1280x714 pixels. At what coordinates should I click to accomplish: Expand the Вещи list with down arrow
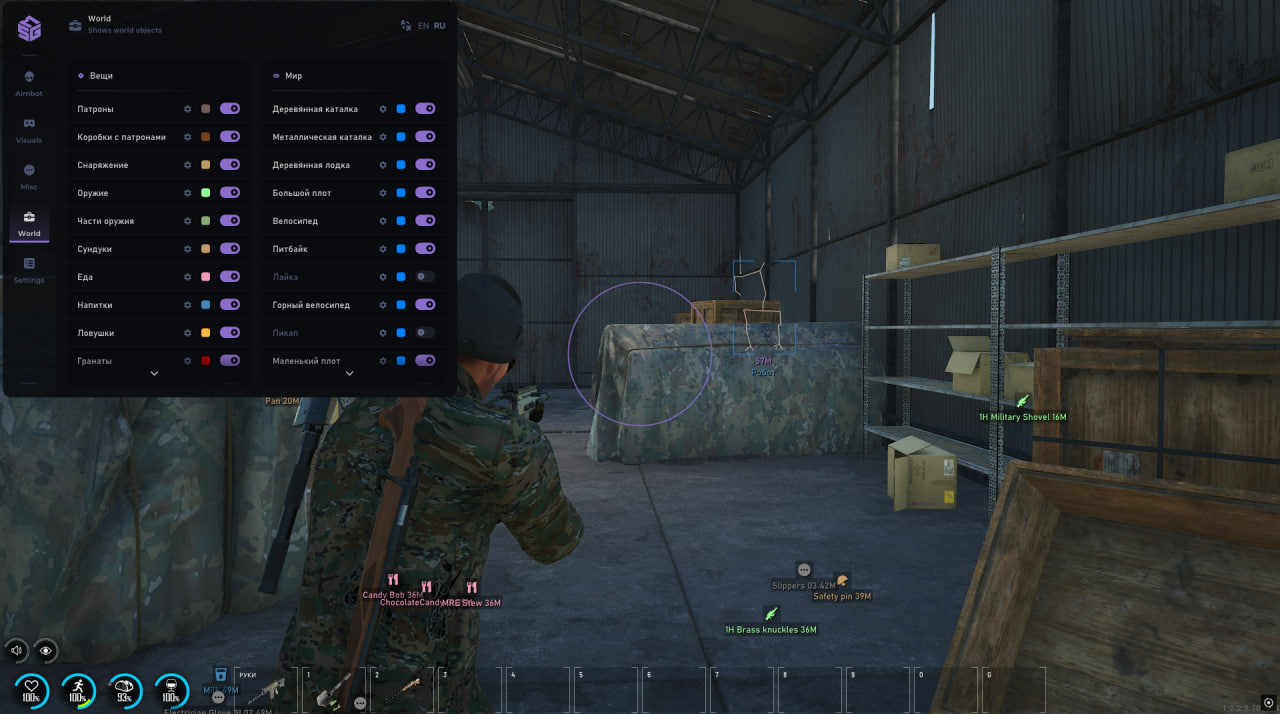(x=154, y=373)
